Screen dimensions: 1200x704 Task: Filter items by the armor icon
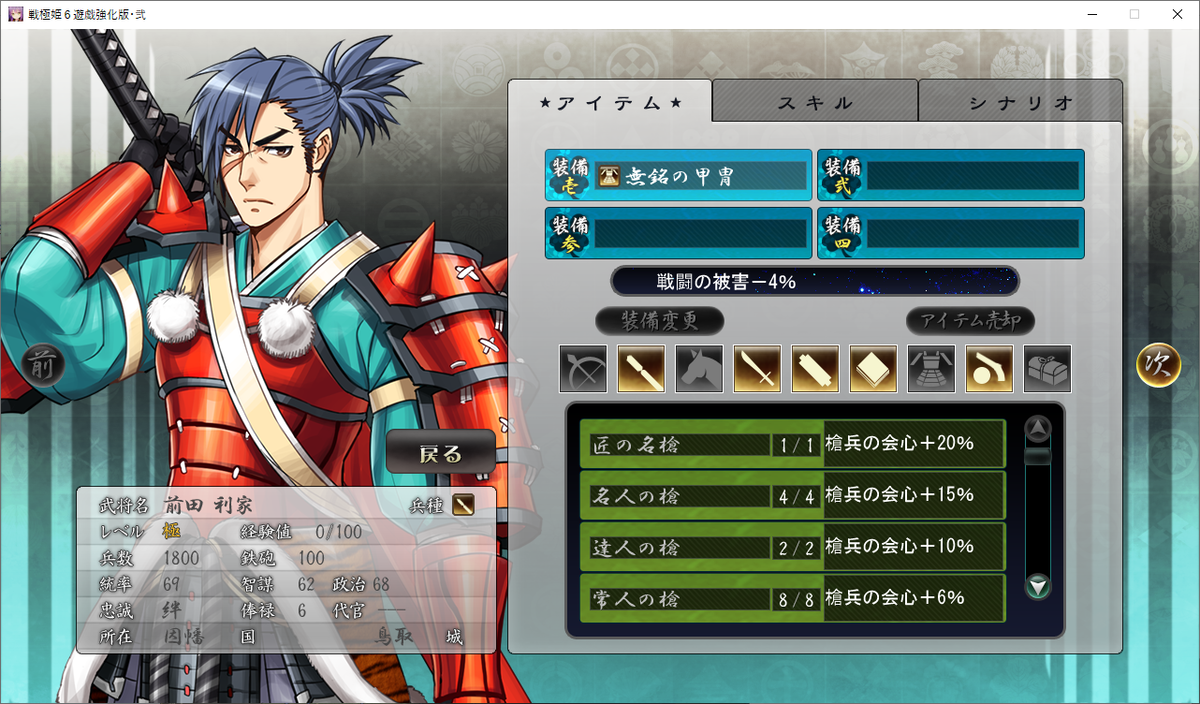(x=931, y=369)
